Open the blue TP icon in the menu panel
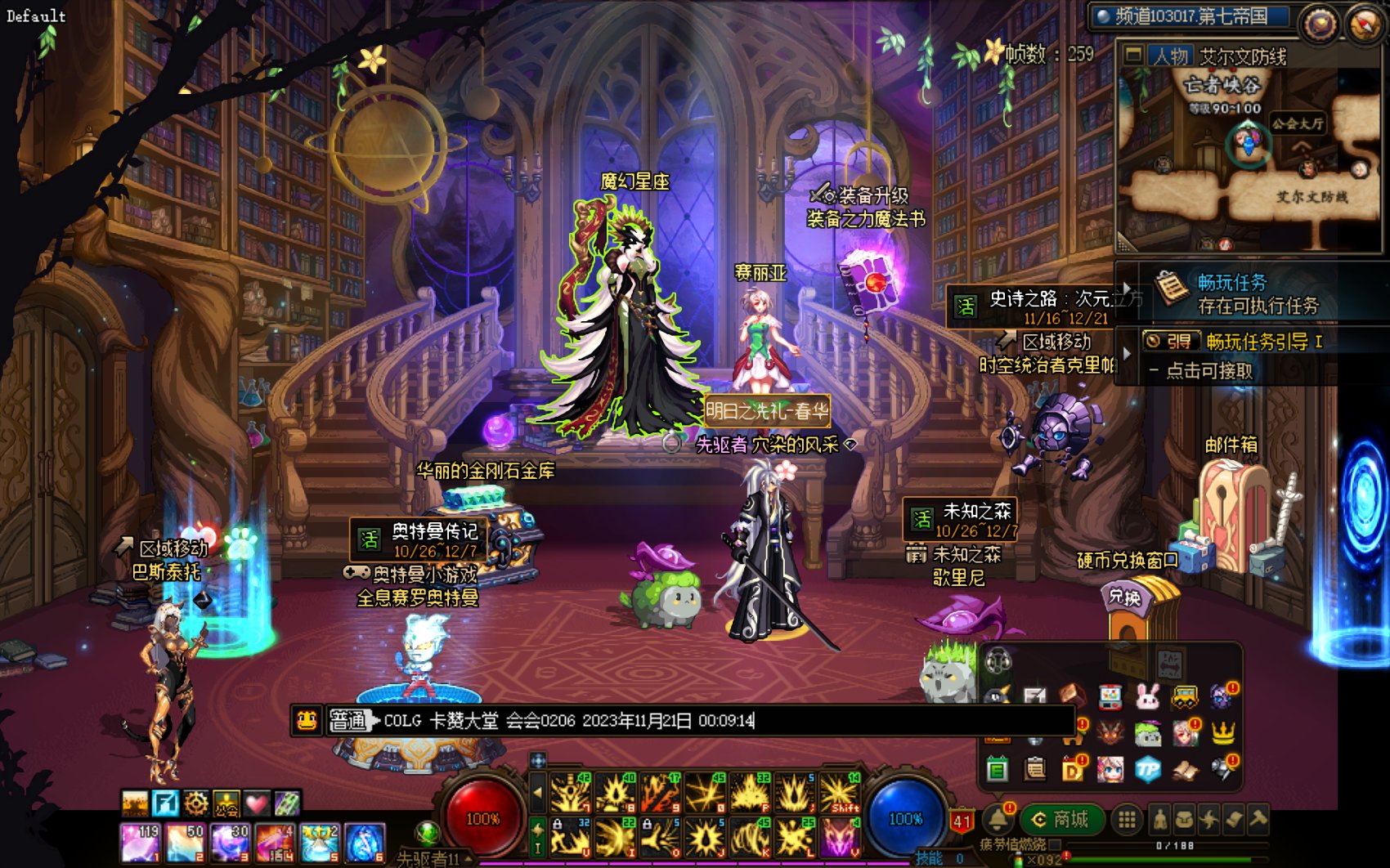The image size is (1390, 868). pyautogui.click(x=1148, y=768)
